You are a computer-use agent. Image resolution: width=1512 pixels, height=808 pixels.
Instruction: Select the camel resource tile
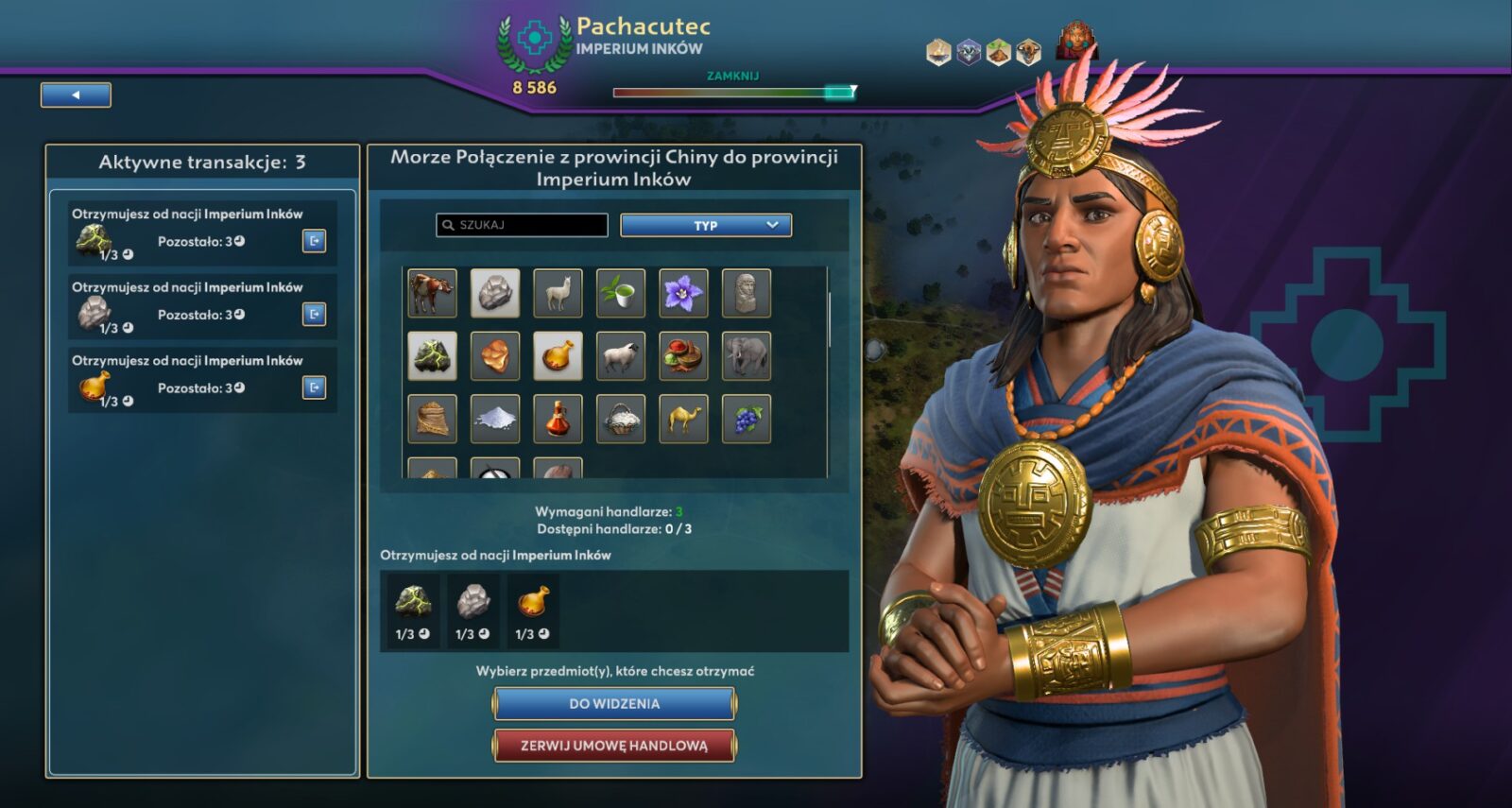coord(683,419)
